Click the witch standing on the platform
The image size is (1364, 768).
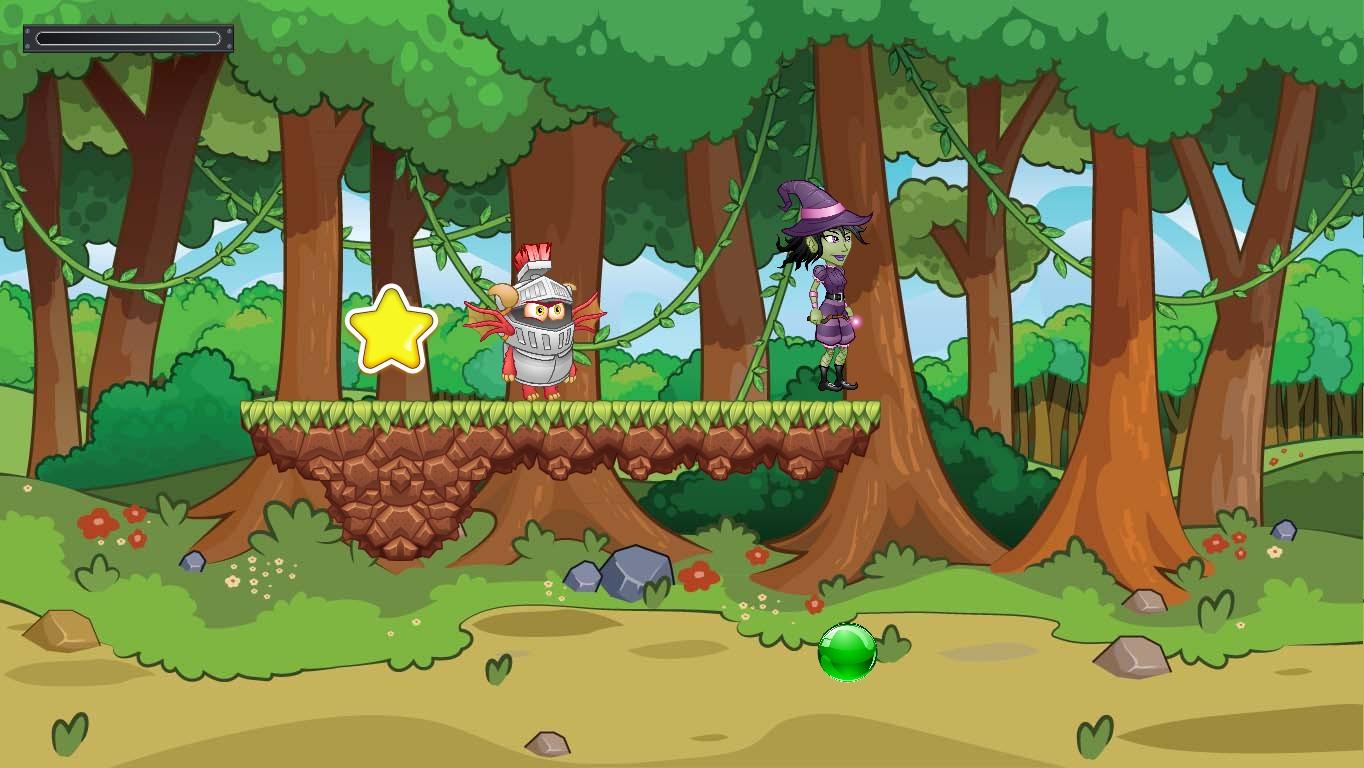[825, 290]
